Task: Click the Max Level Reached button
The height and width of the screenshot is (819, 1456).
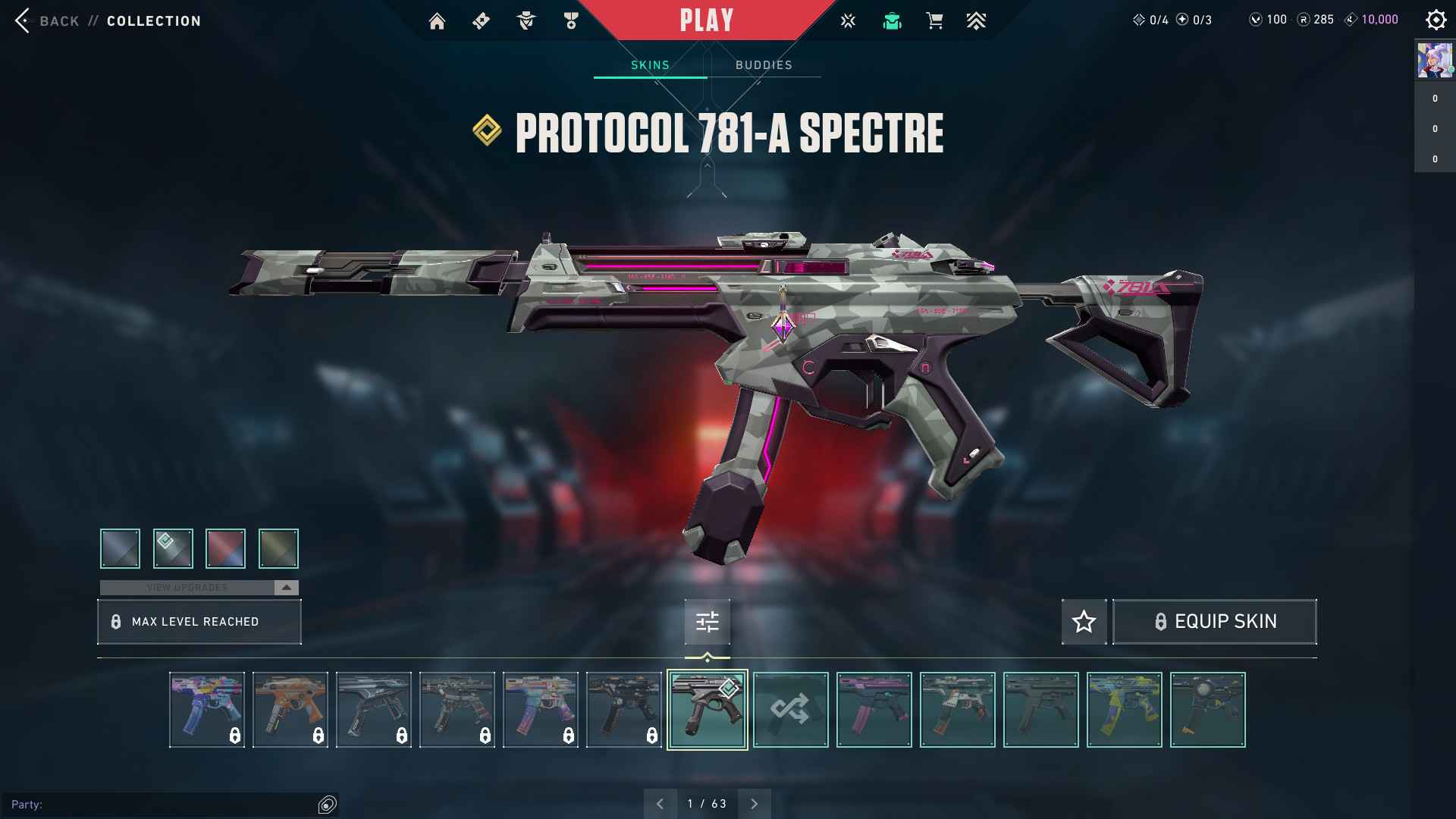Action: 199,622
